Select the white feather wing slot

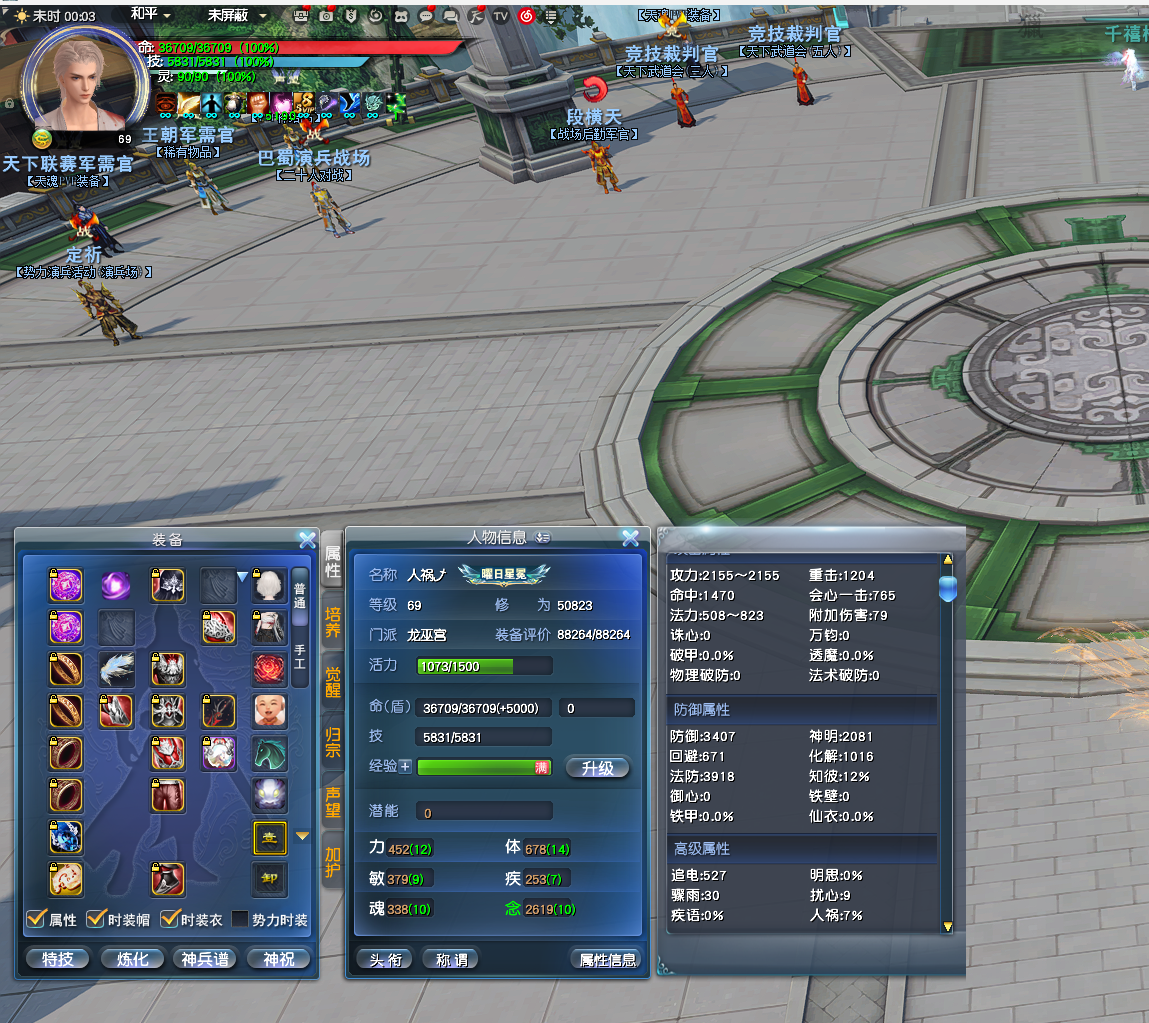click(117, 669)
